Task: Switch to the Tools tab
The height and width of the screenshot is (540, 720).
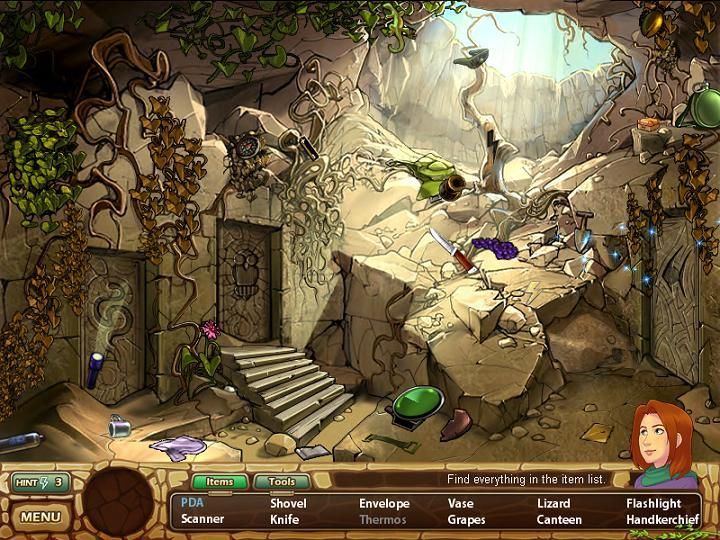Action: (x=282, y=482)
